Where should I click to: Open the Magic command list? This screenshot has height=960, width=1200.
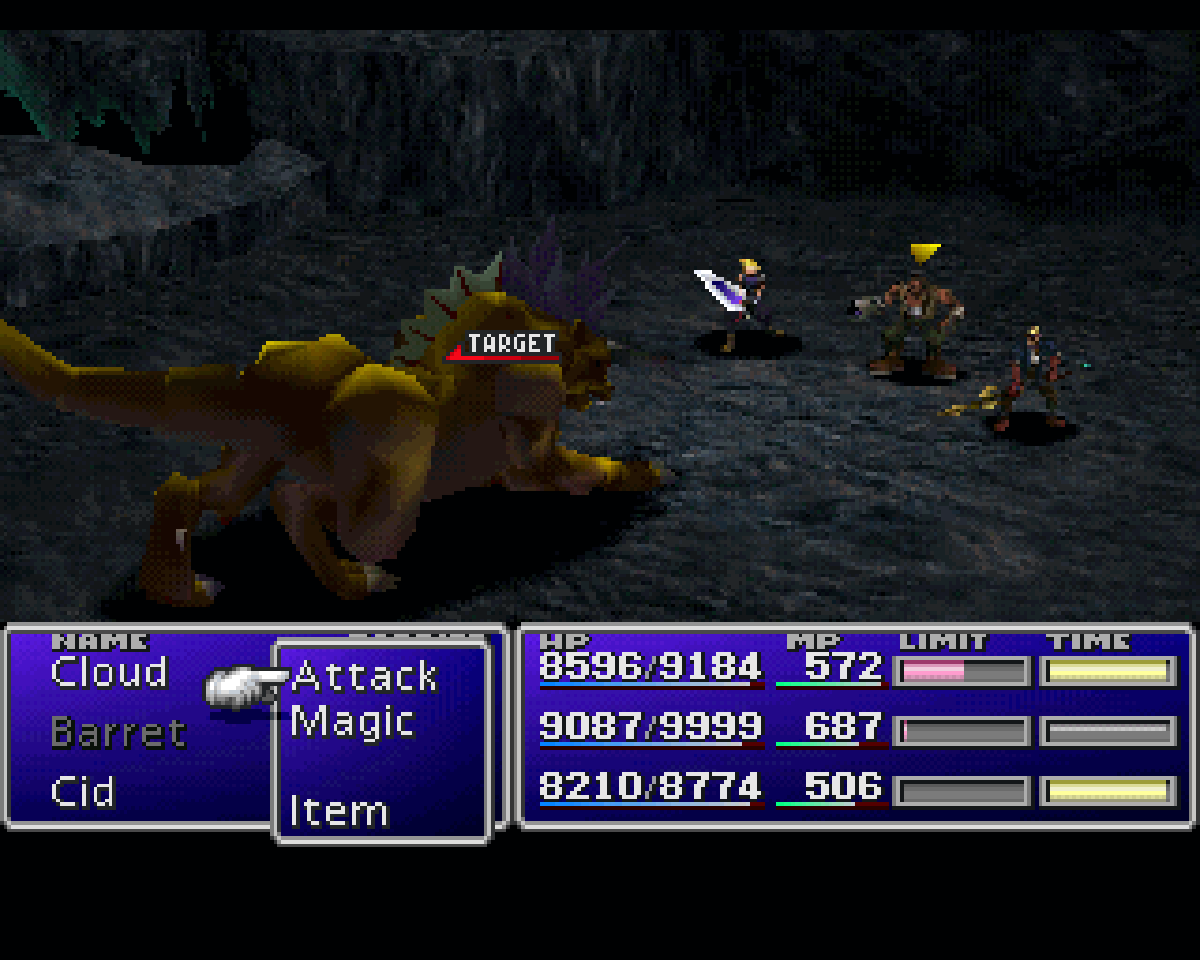[x=352, y=722]
